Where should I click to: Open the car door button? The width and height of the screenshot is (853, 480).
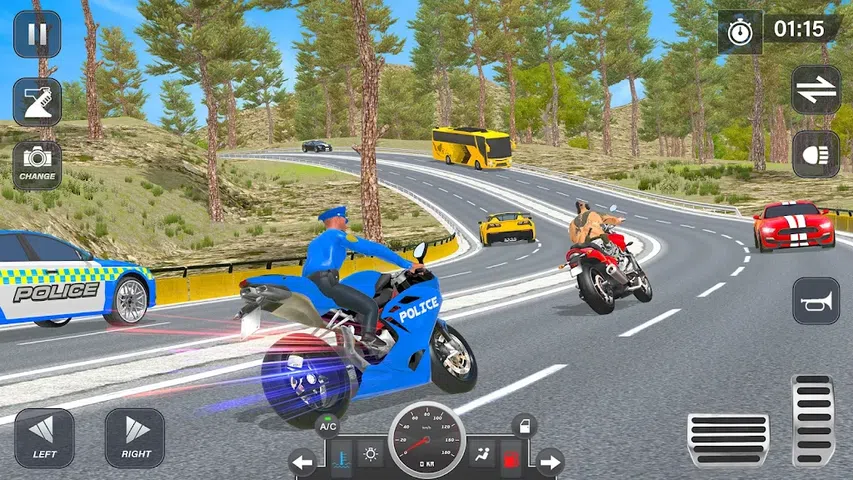pyautogui.click(x=525, y=427)
